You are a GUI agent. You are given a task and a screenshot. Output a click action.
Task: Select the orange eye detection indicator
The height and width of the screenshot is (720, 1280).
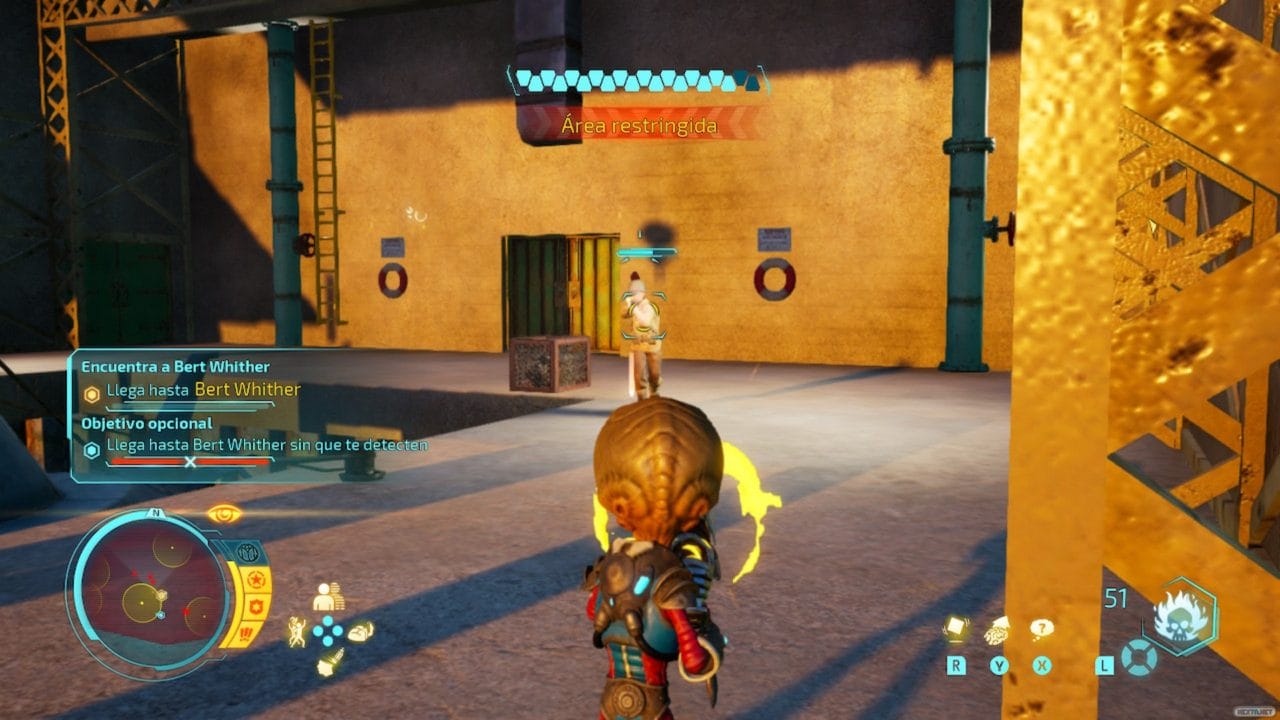(224, 514)
